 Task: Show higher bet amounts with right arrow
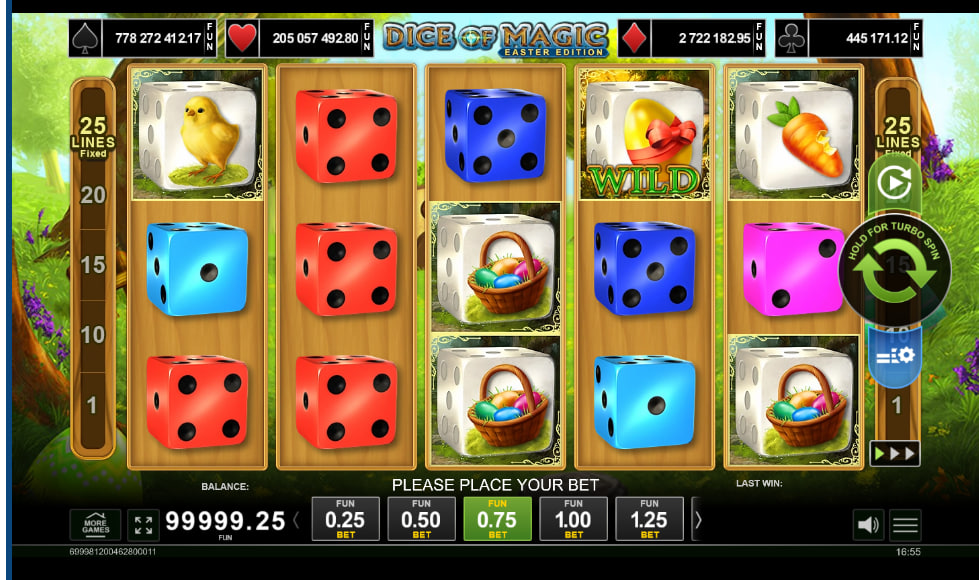(698, 520)
